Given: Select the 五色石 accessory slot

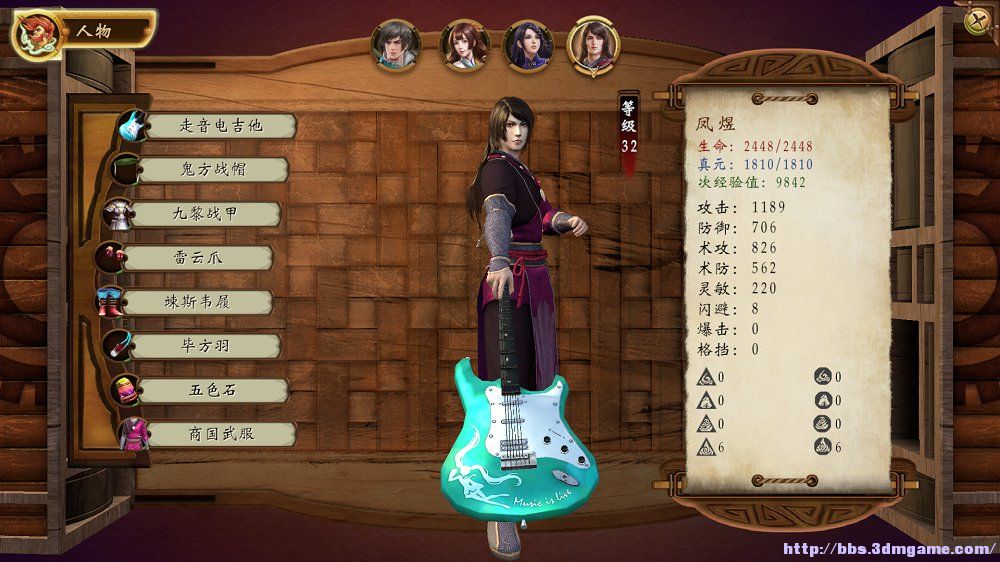Looking at the screenshot, I should coord(205,390).
